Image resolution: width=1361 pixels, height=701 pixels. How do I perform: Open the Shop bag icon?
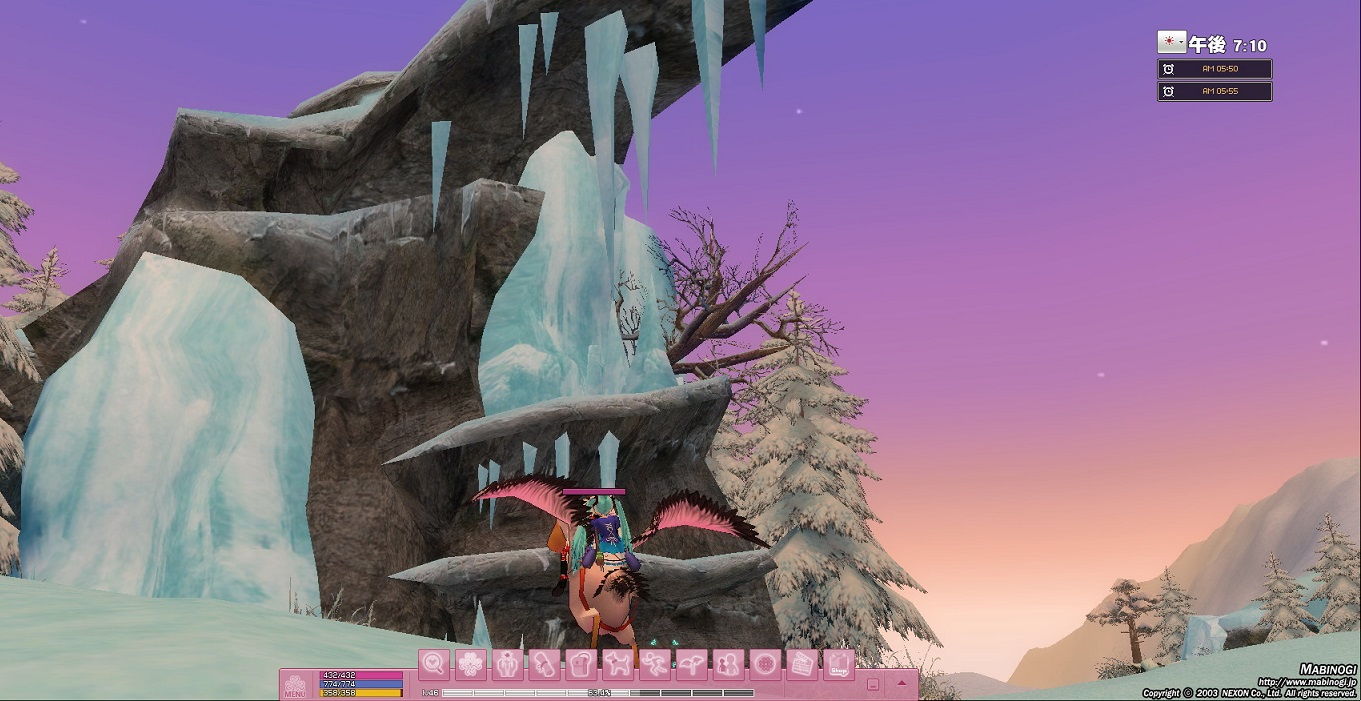click(x=839, y=664)
